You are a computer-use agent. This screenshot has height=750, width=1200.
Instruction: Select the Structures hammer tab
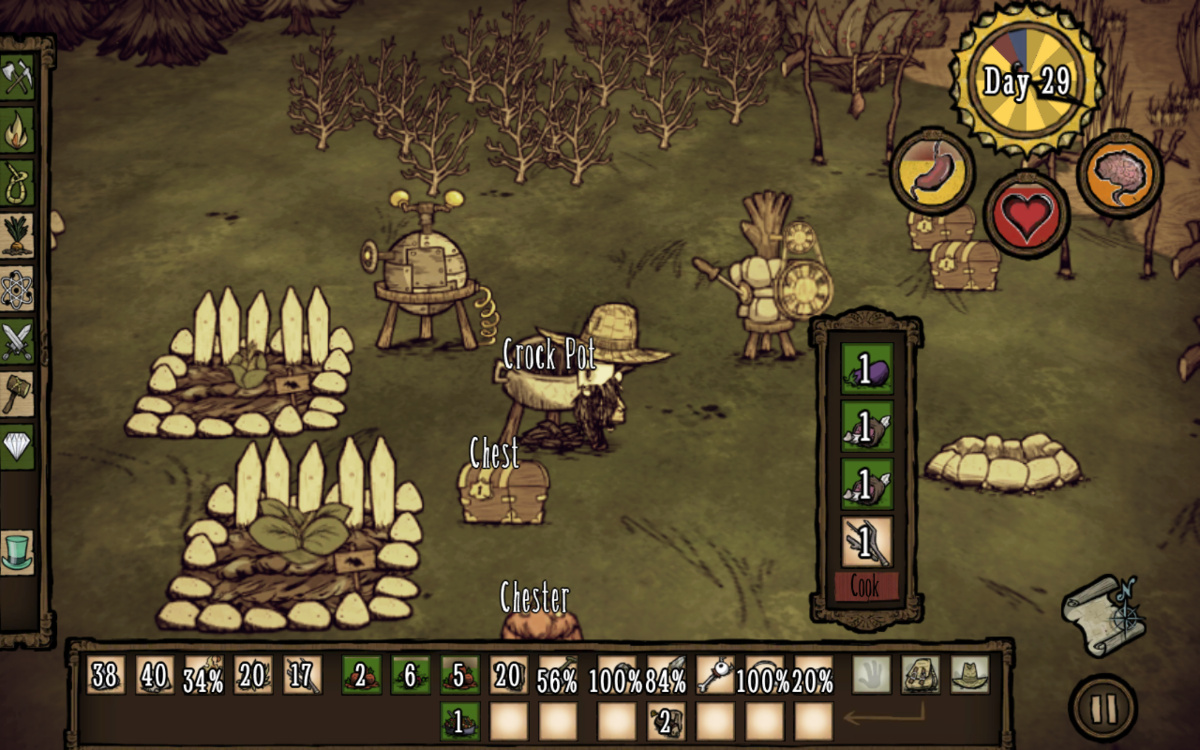click(17, 394)
